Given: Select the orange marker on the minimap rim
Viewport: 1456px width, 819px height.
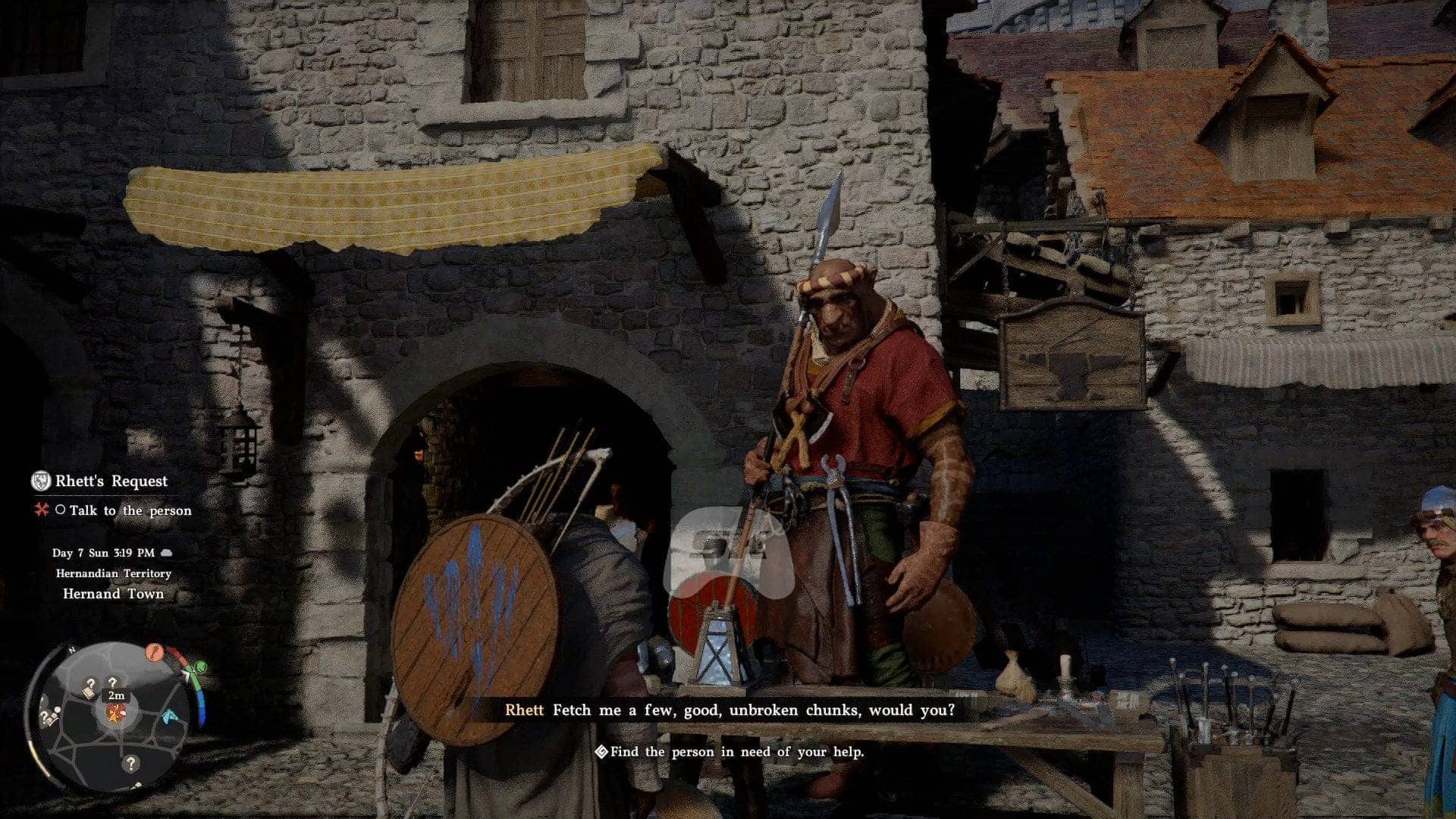Looking at the screenshot, I should pos(154,651).
